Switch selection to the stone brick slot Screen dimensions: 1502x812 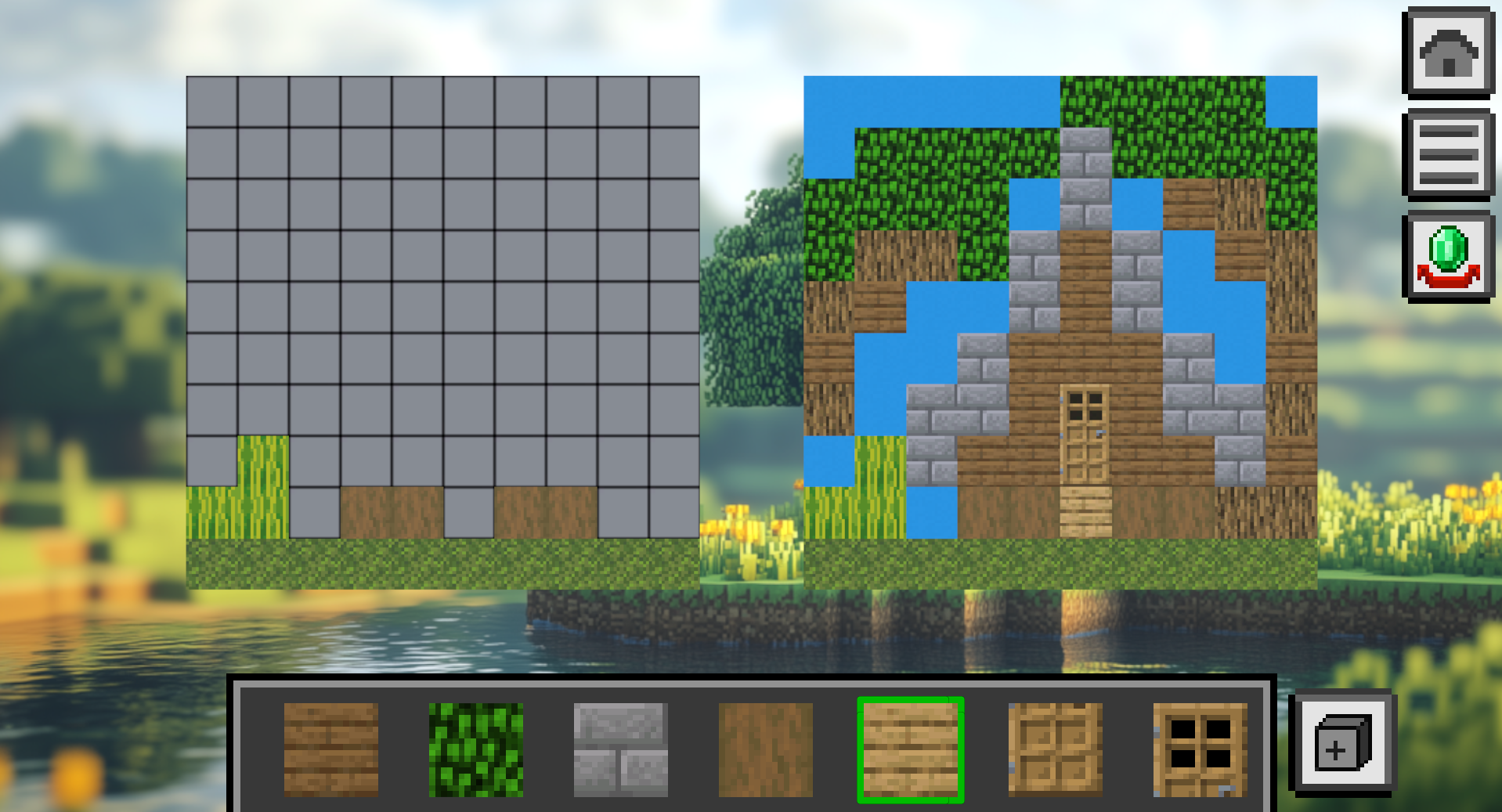coord(619,749)
